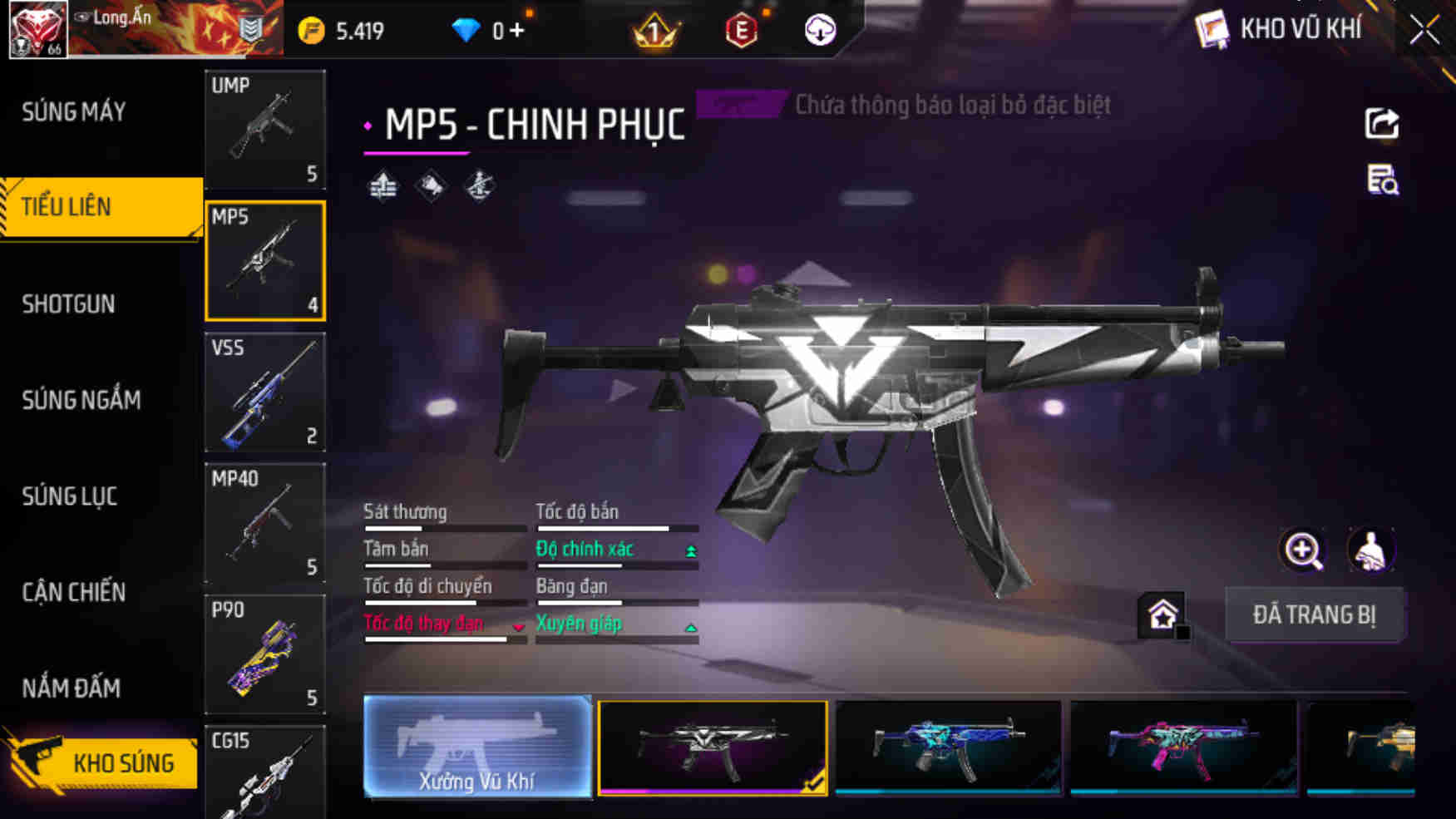This screenshot has width=1456, height=819.
Task: Close the weapon armory screen
Action: [x=1424, y=31]
